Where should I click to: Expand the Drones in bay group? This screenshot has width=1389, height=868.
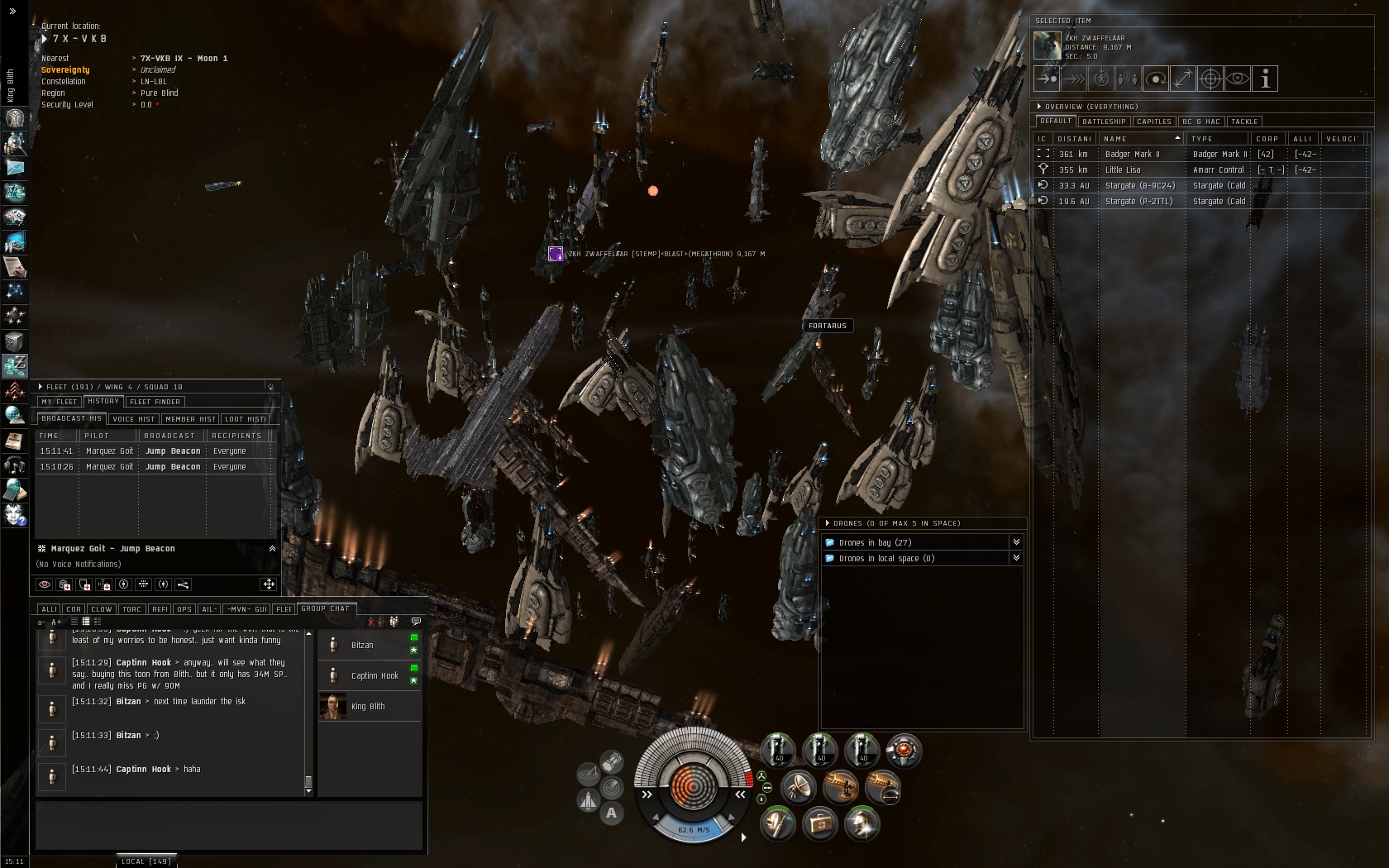coord(1016,542)
